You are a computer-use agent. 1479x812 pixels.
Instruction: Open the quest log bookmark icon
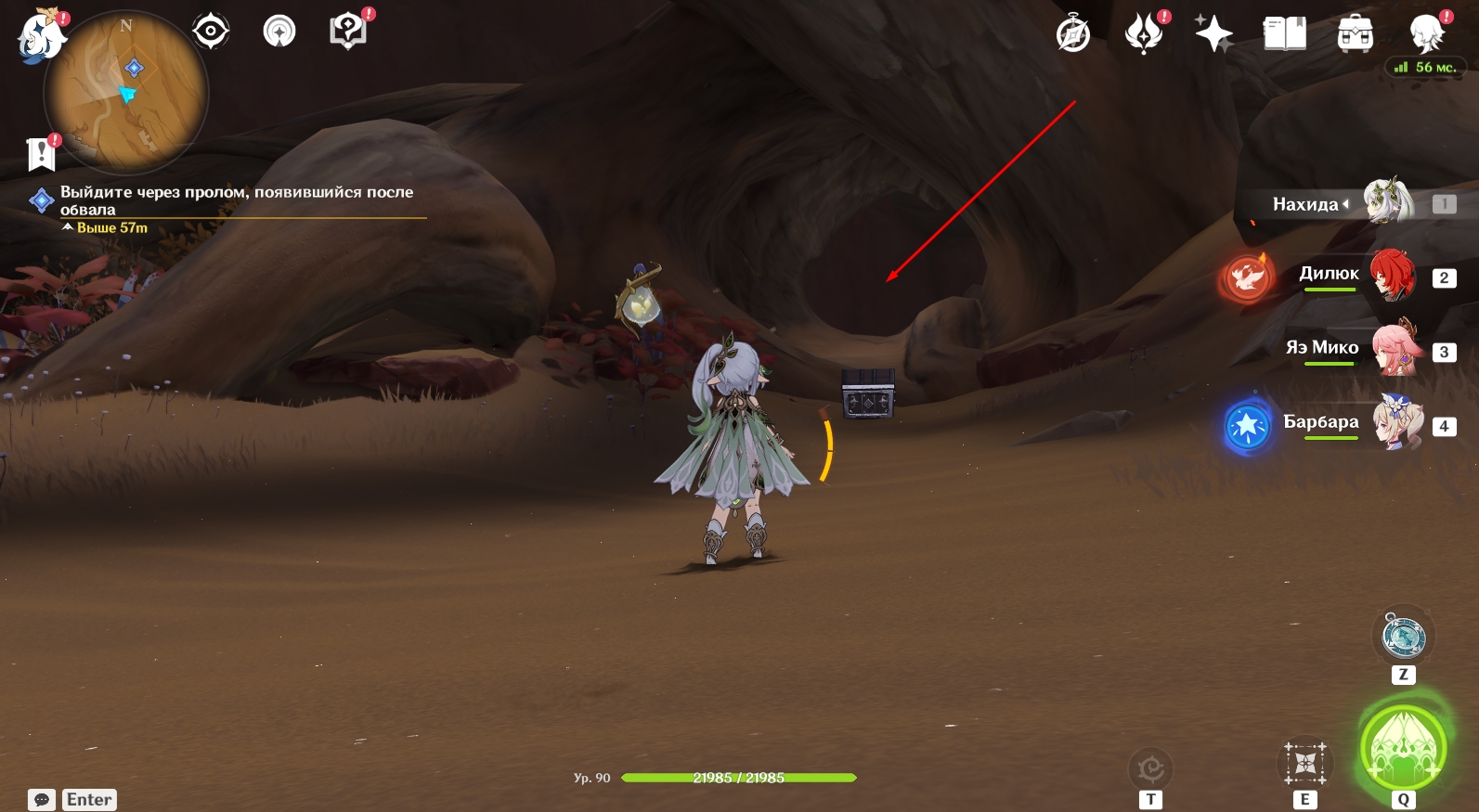tap(42, 154)
